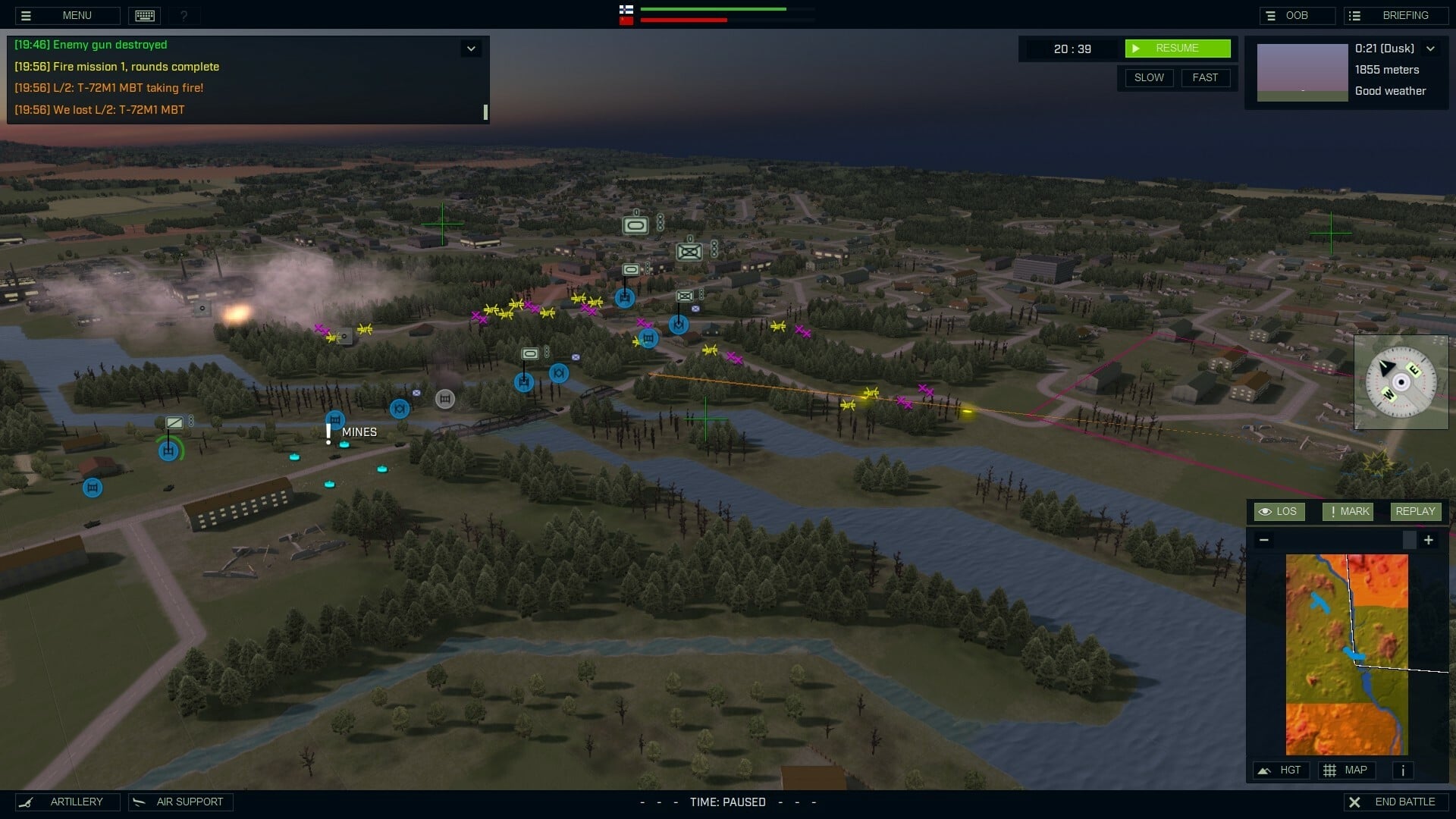The image size is (1456, 819).
Task: Click the info icon below the minimap
Action: click(1402, 770)
